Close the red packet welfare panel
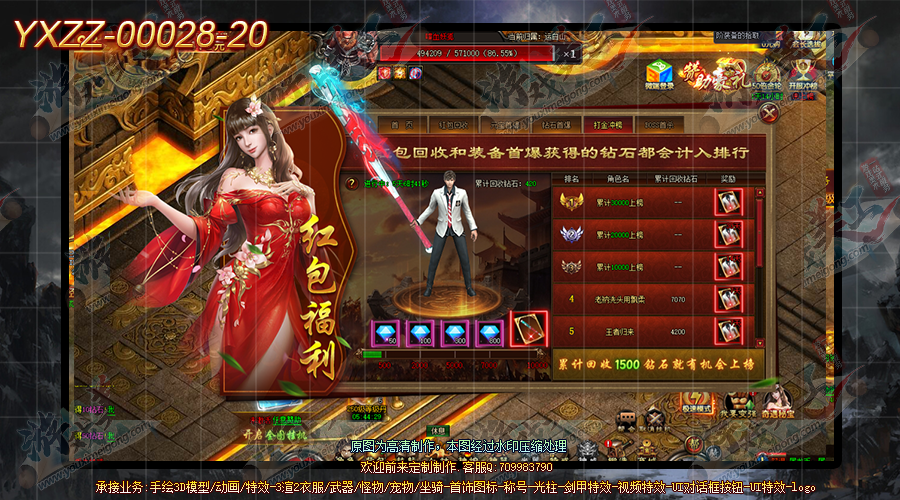This screenshot has width=900, height=500. click(x=767, y=114)
